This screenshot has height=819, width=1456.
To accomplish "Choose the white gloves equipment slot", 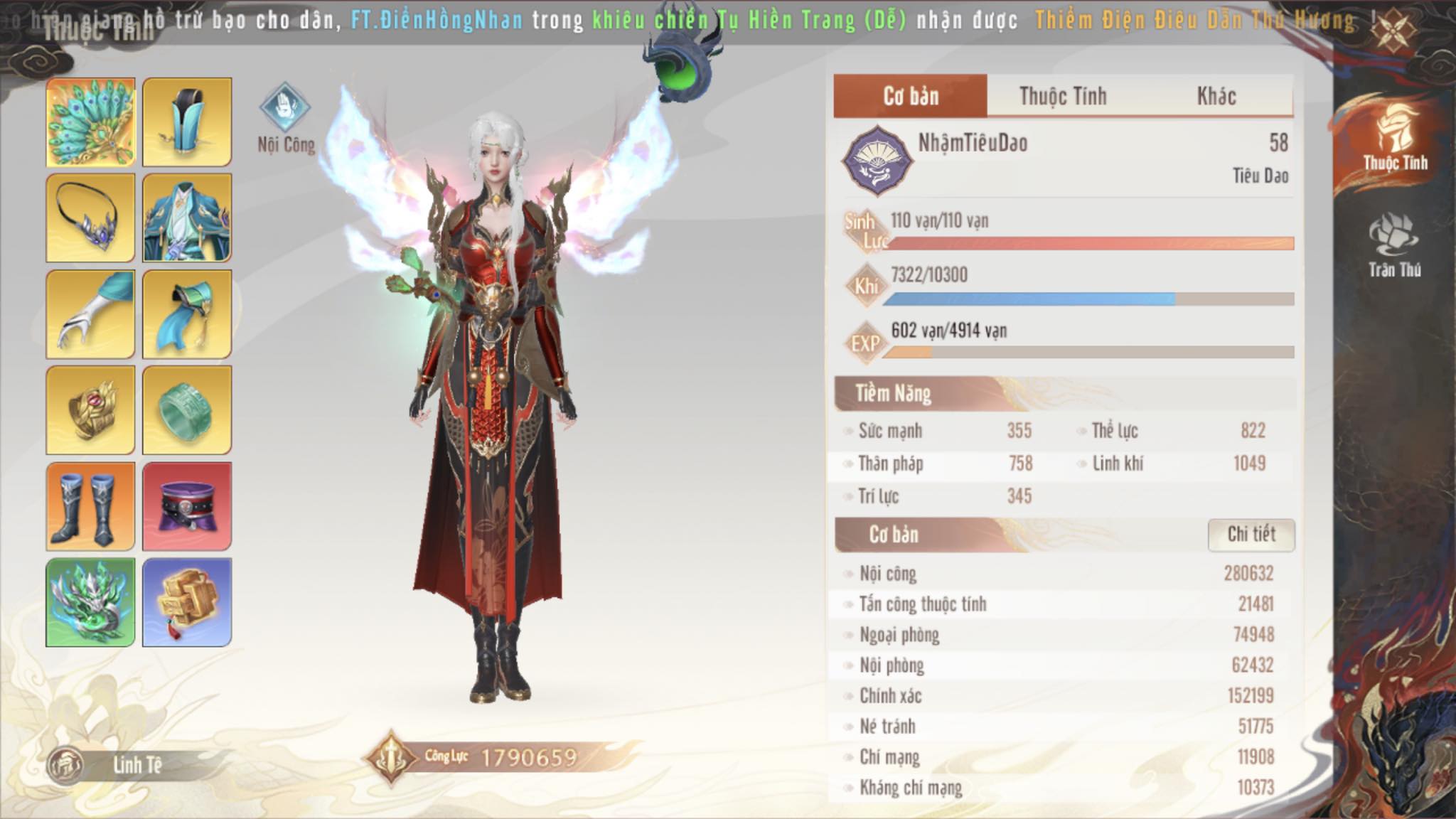I will (90, 314).
